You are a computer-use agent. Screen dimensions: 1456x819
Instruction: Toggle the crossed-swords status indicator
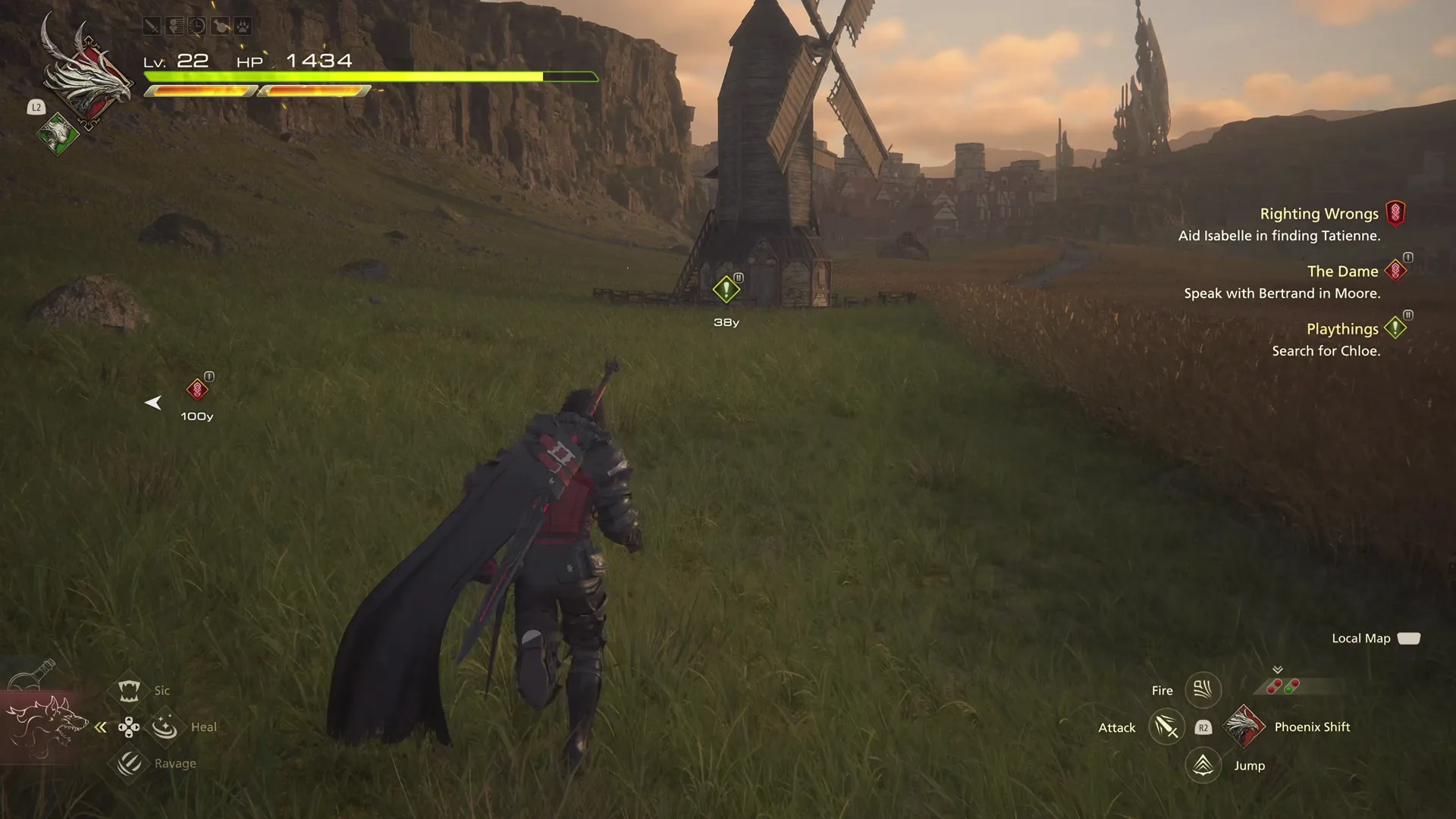(152, 26)
